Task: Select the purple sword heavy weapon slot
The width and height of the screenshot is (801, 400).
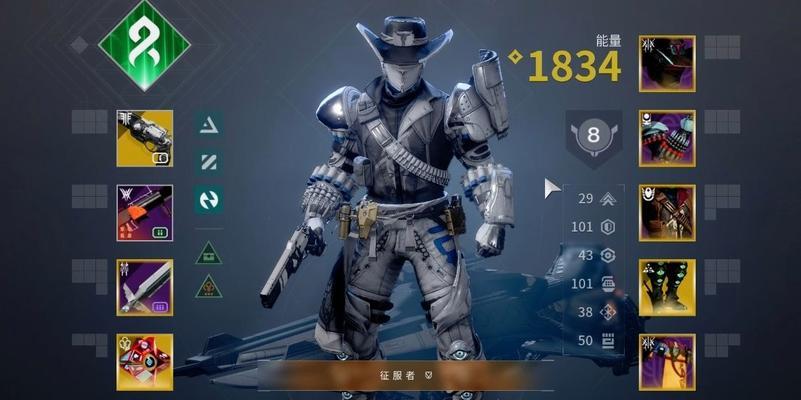Action: click(x=145, y=287)
